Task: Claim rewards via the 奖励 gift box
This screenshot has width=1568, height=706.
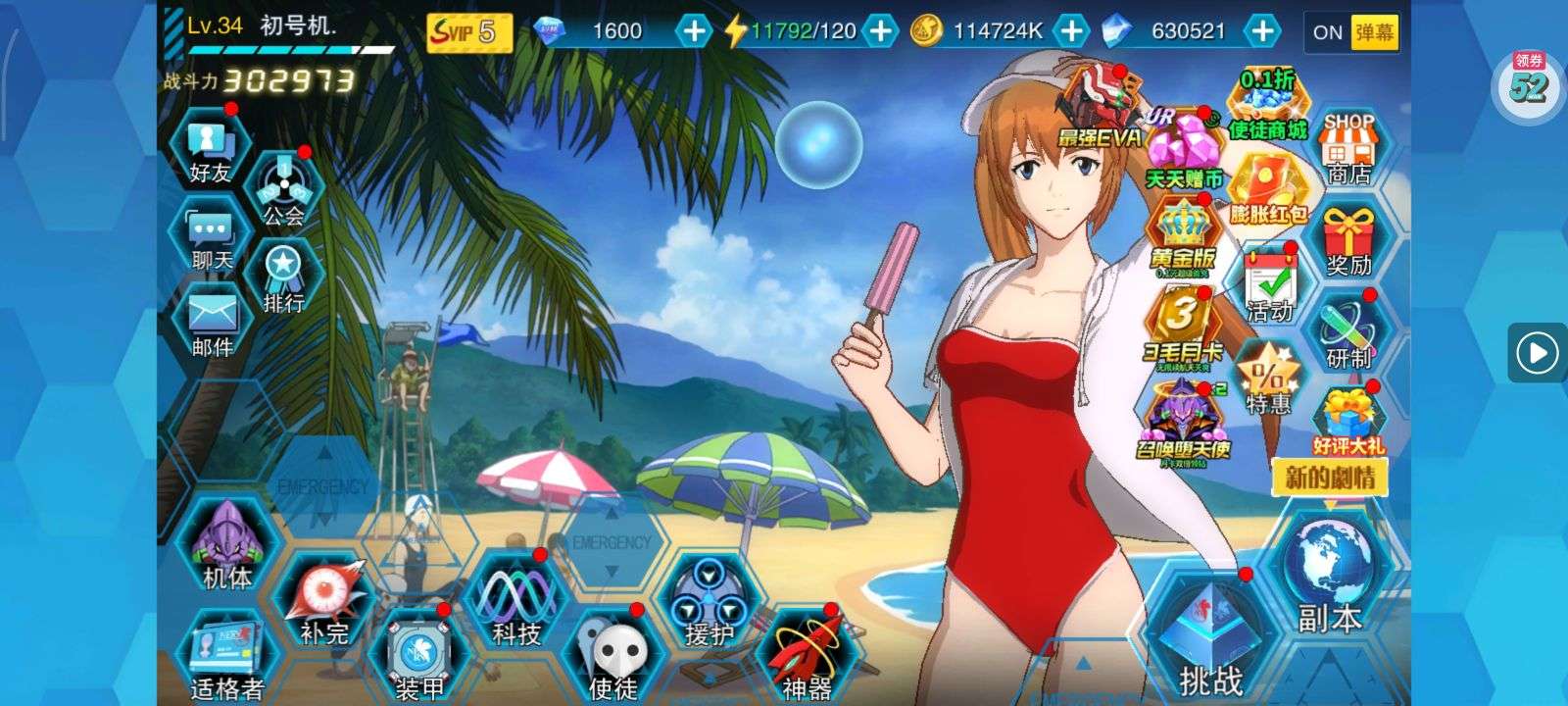Action: 1349,242
